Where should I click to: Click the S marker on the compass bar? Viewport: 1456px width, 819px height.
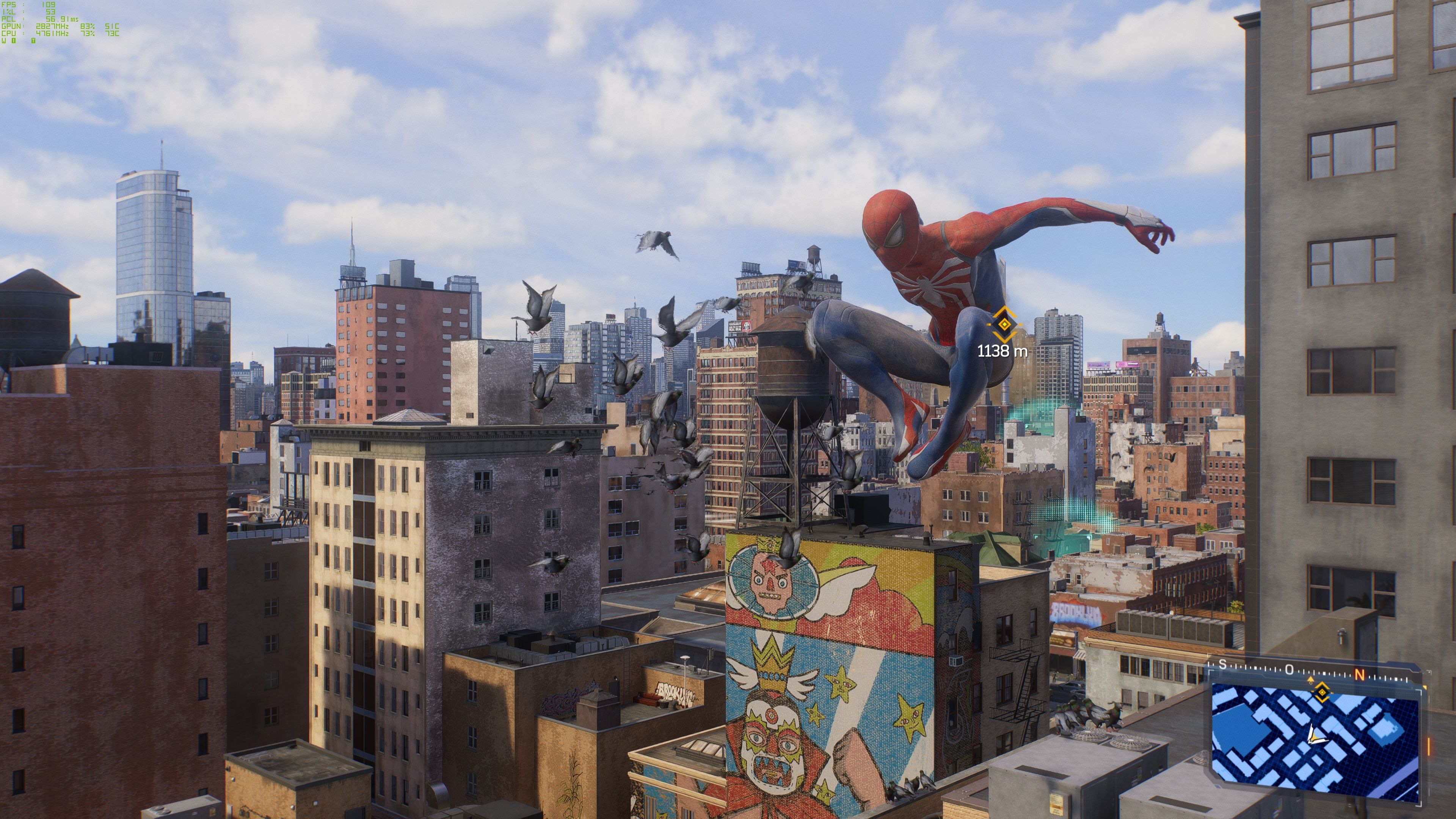(x=1222, y=664)
